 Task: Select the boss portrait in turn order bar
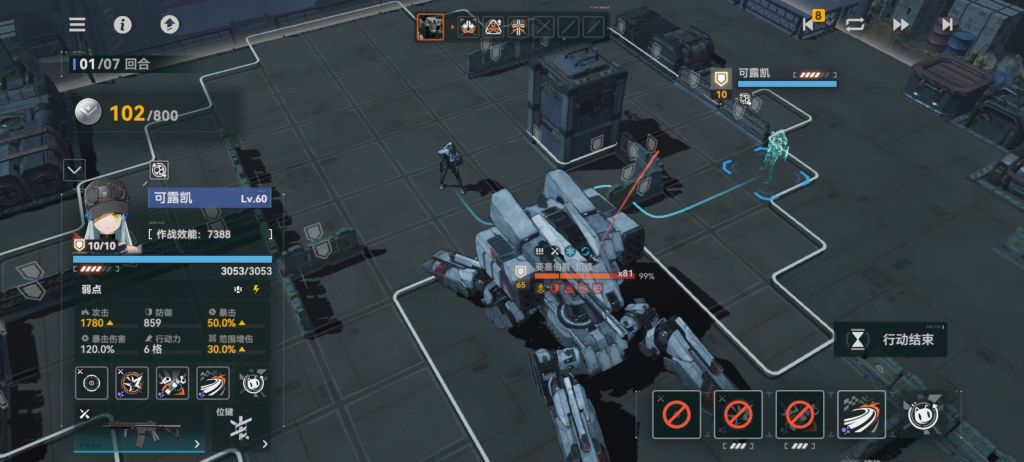click(x=430, y=27)
